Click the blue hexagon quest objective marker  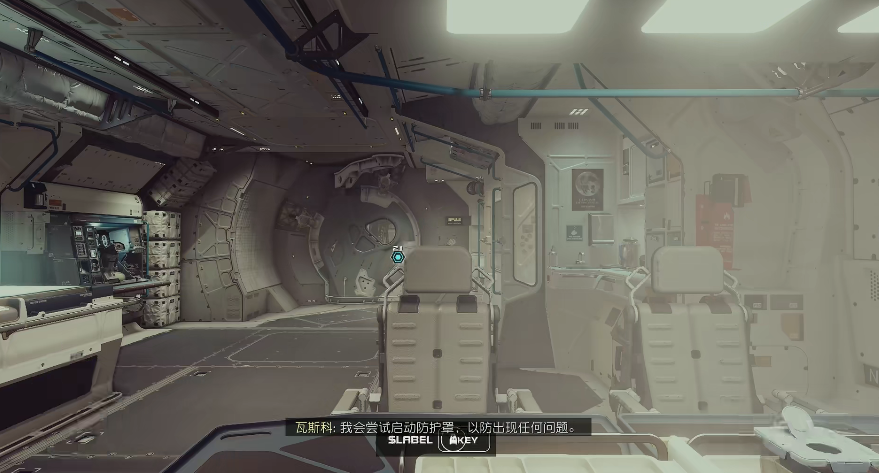click(x=398, y=257)
